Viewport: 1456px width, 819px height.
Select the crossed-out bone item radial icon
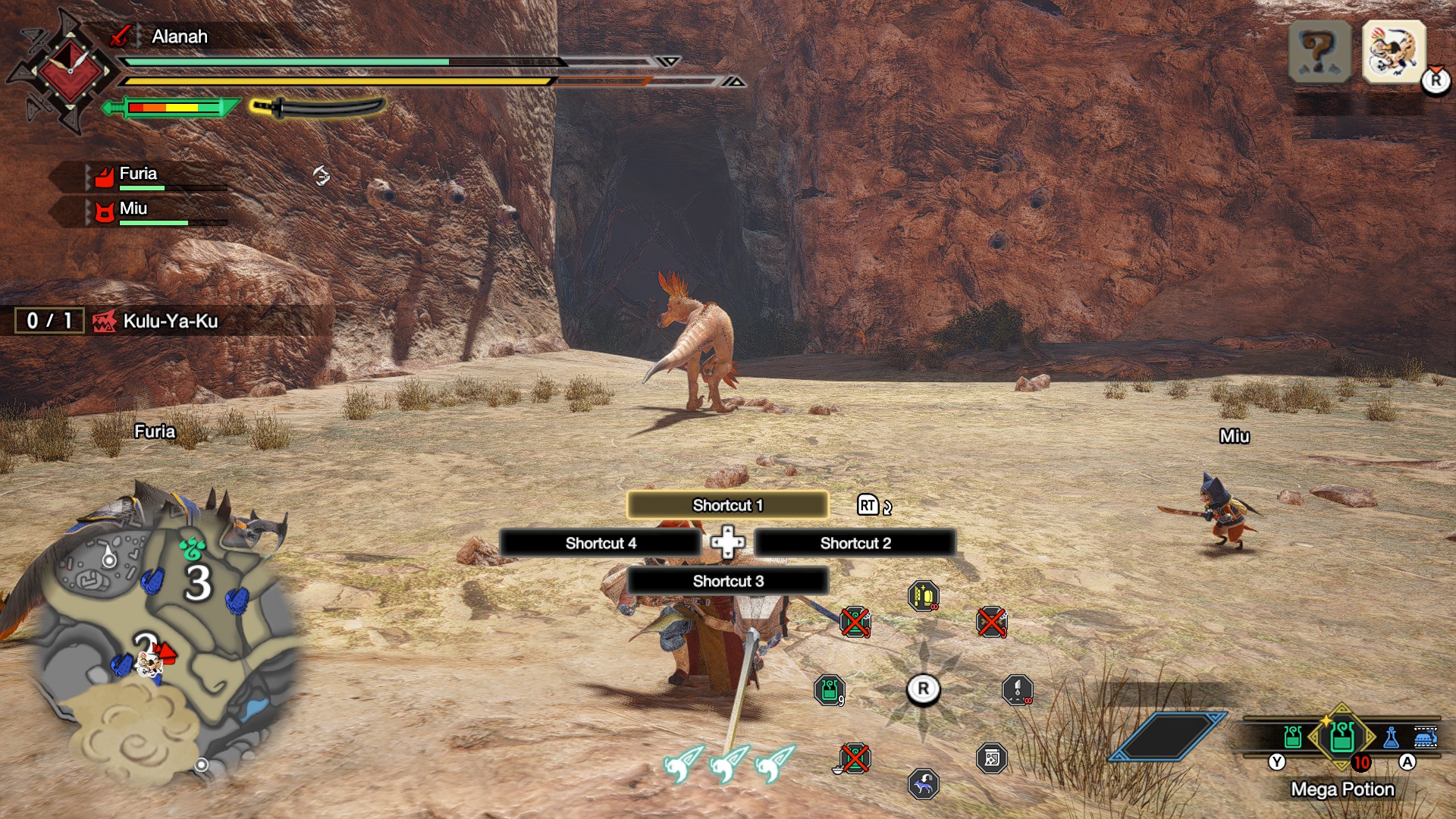tap(991, 622)
